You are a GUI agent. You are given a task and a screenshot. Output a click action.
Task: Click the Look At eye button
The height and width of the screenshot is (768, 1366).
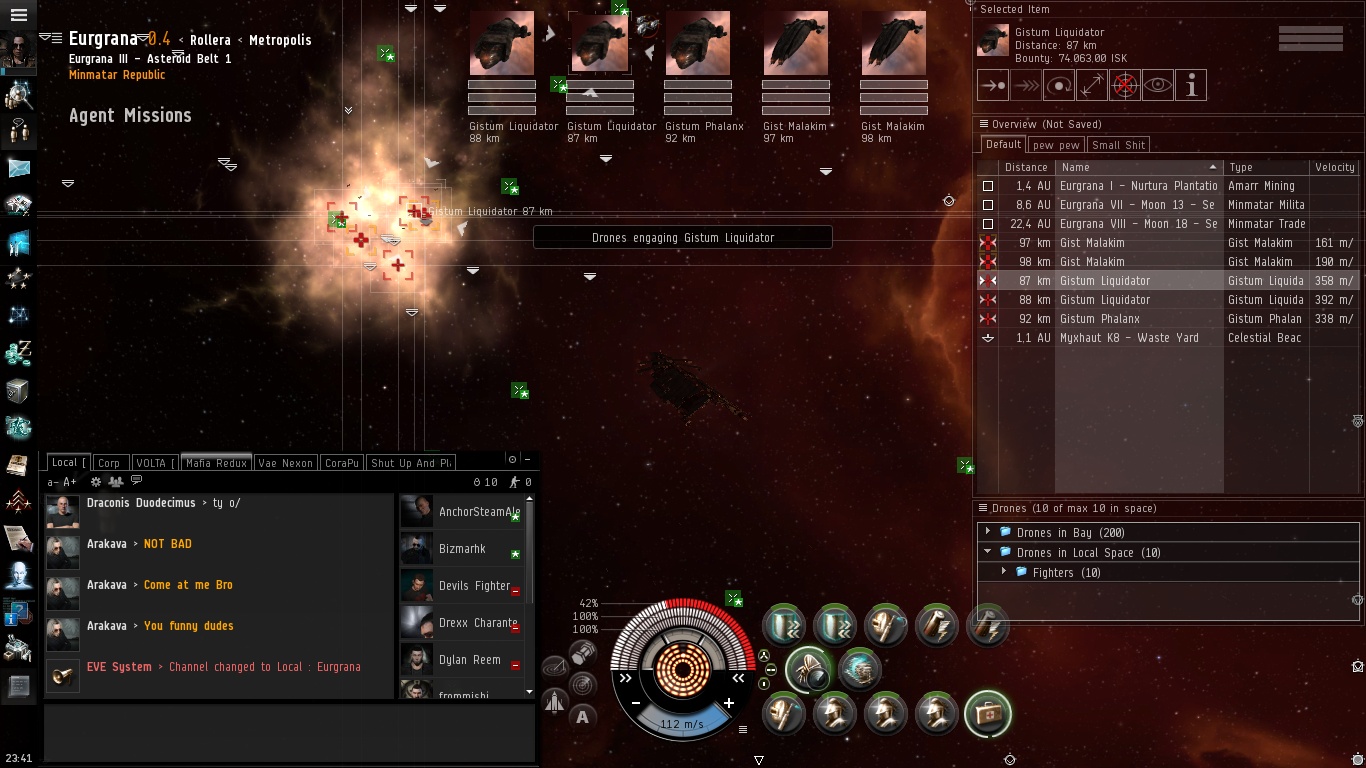coord(1158,86)
